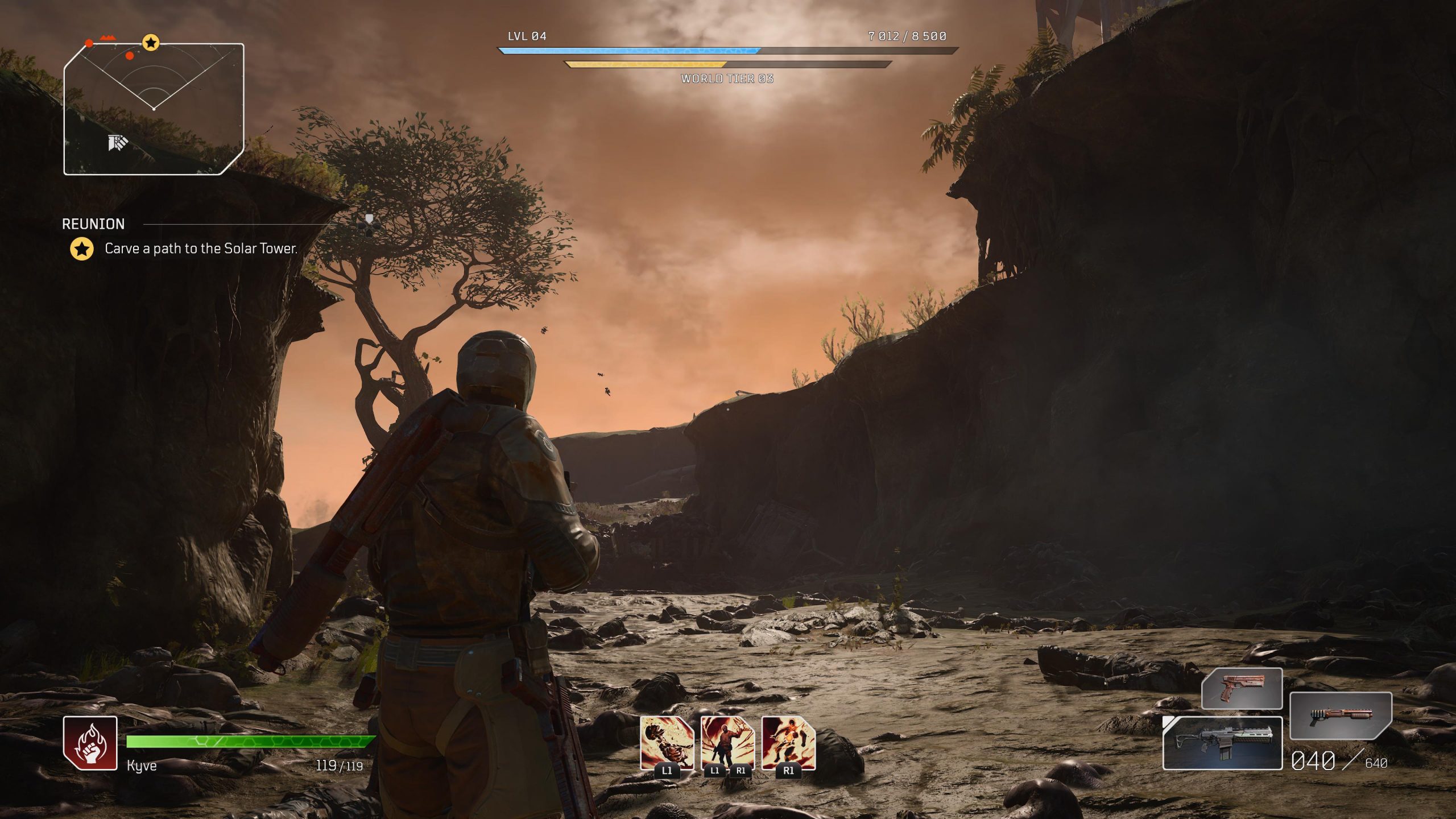
Task: Click the Reunion quest star icon
Action: click(82, 249)
